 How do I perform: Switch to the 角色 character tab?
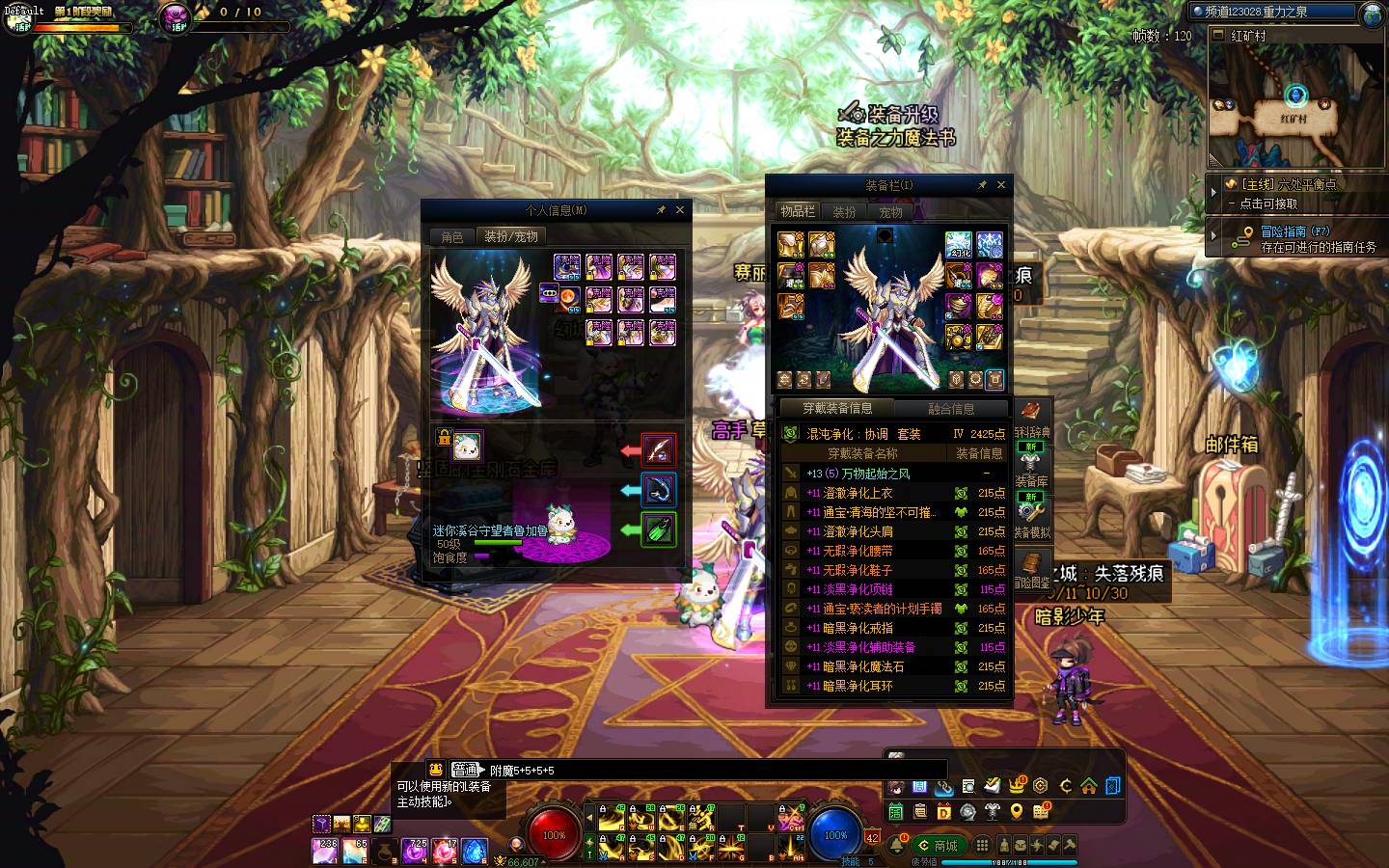(x=452, y=237)
